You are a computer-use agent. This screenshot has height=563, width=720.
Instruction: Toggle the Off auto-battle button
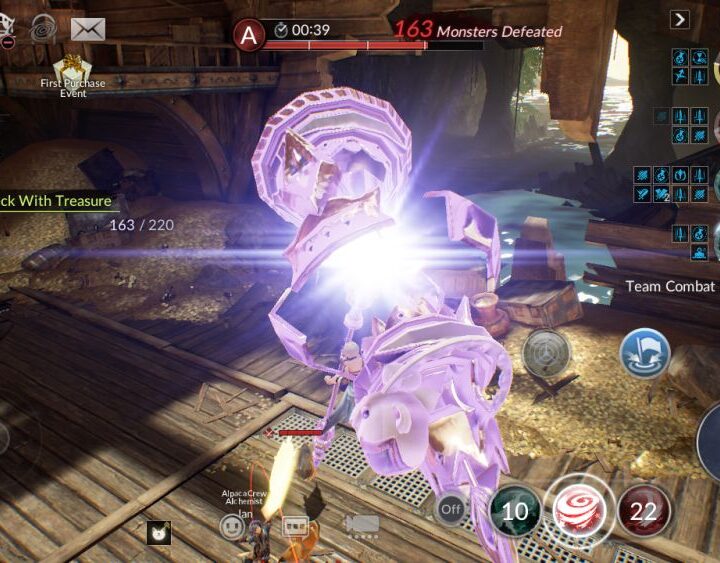pos(451,509)
